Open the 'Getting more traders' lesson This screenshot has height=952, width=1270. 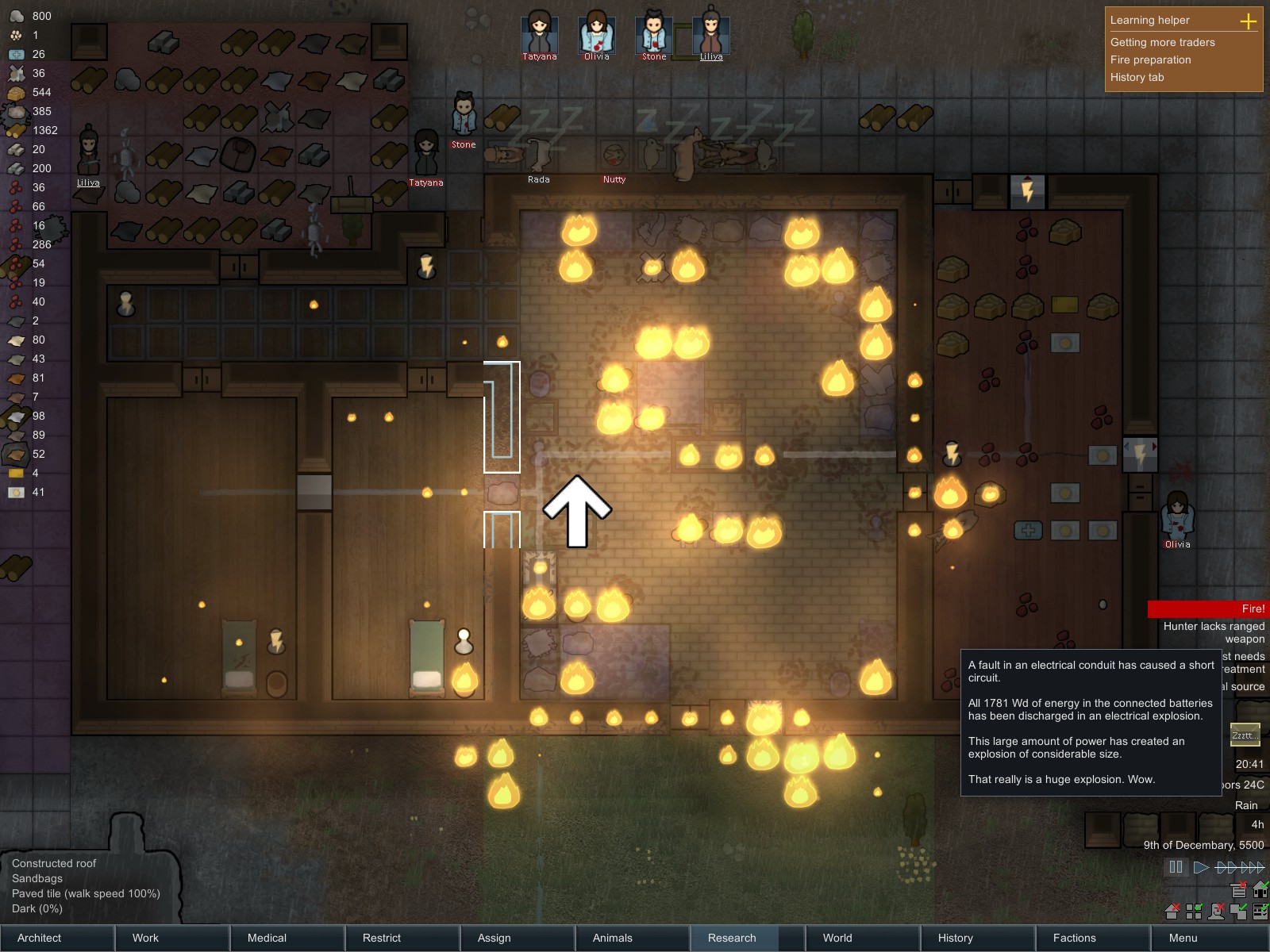pyautogui.click(x=1162, y=42)
